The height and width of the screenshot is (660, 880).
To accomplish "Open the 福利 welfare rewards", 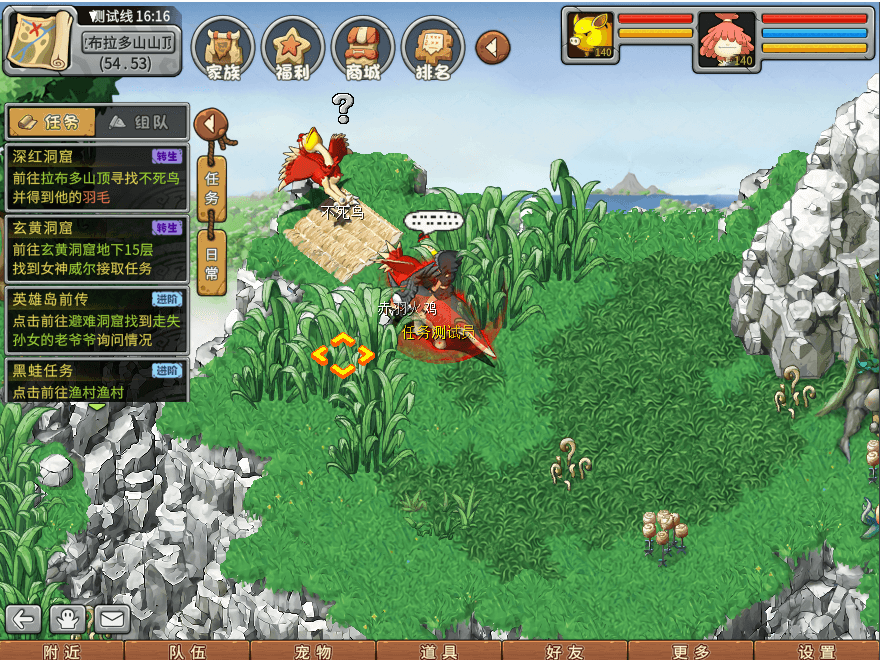I will tap(292, 48).
